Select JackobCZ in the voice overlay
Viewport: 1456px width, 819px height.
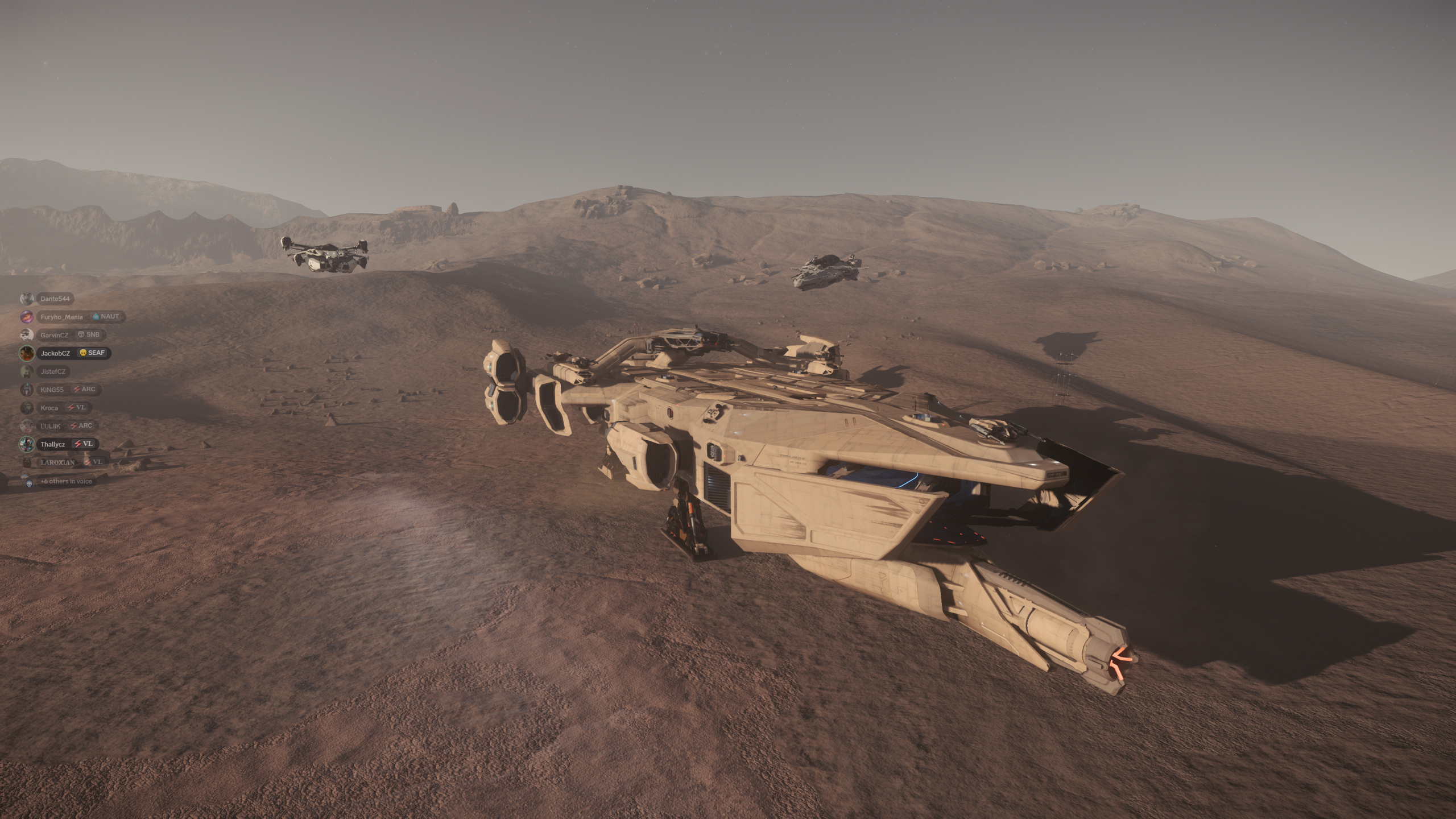[55, 353]
